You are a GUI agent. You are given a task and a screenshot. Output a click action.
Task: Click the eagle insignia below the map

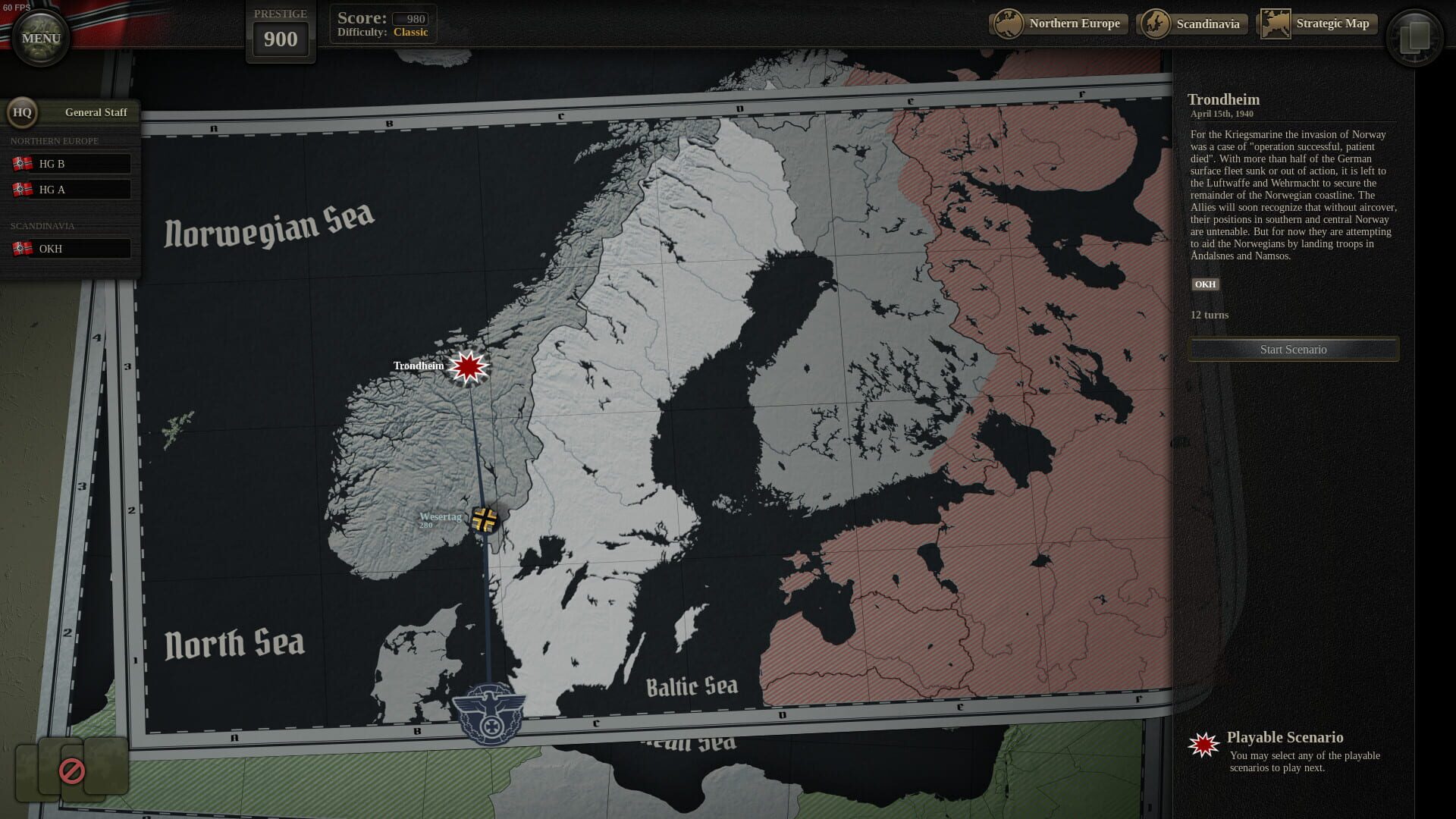point(490,714)
